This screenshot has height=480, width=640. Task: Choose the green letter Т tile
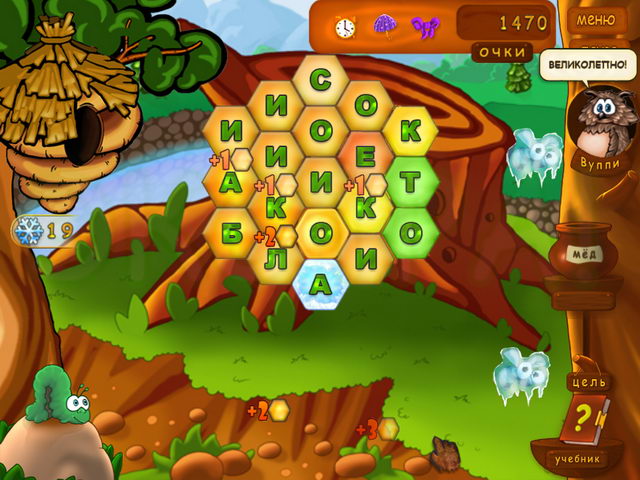click(410, 181)
